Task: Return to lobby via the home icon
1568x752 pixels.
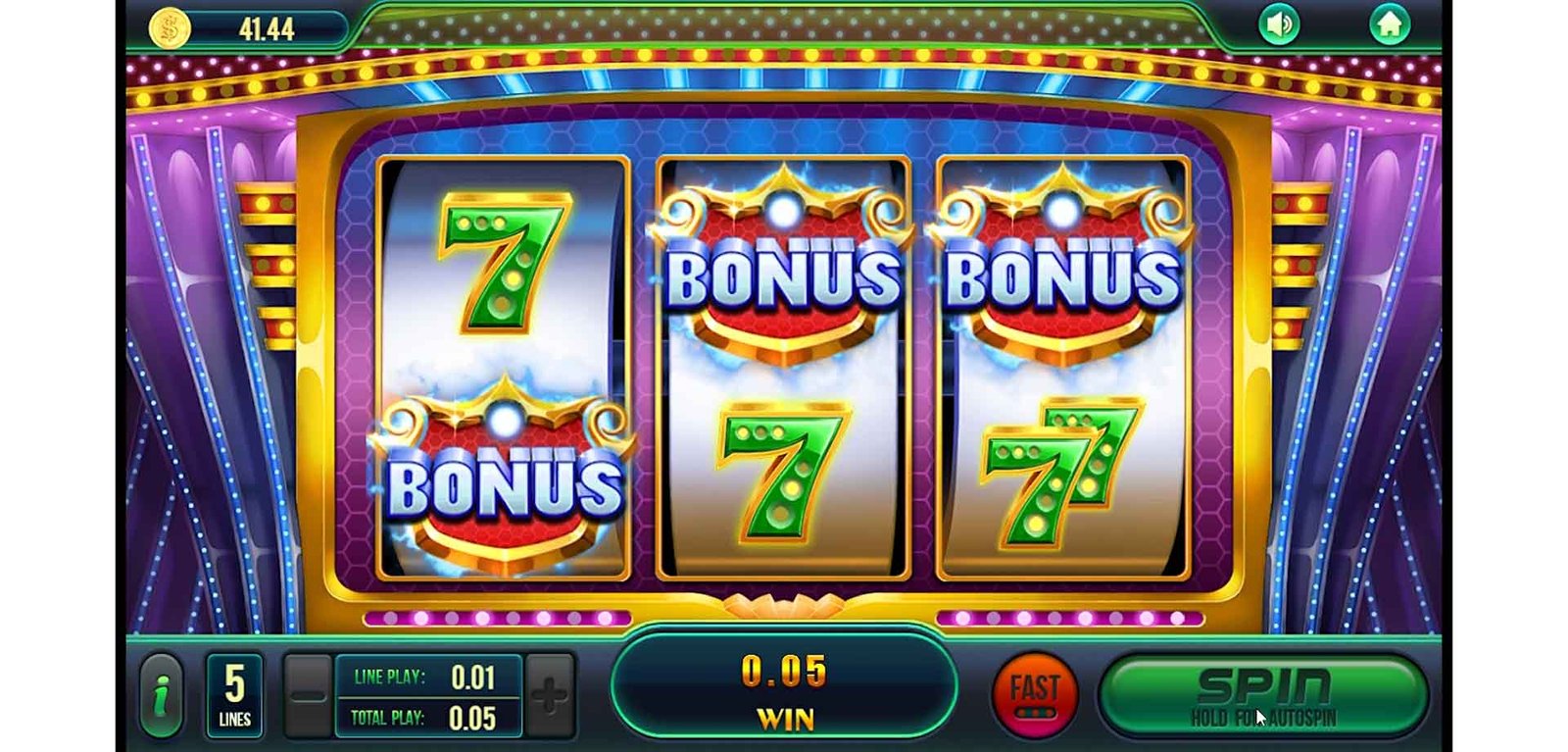Action: (1389, 25)
